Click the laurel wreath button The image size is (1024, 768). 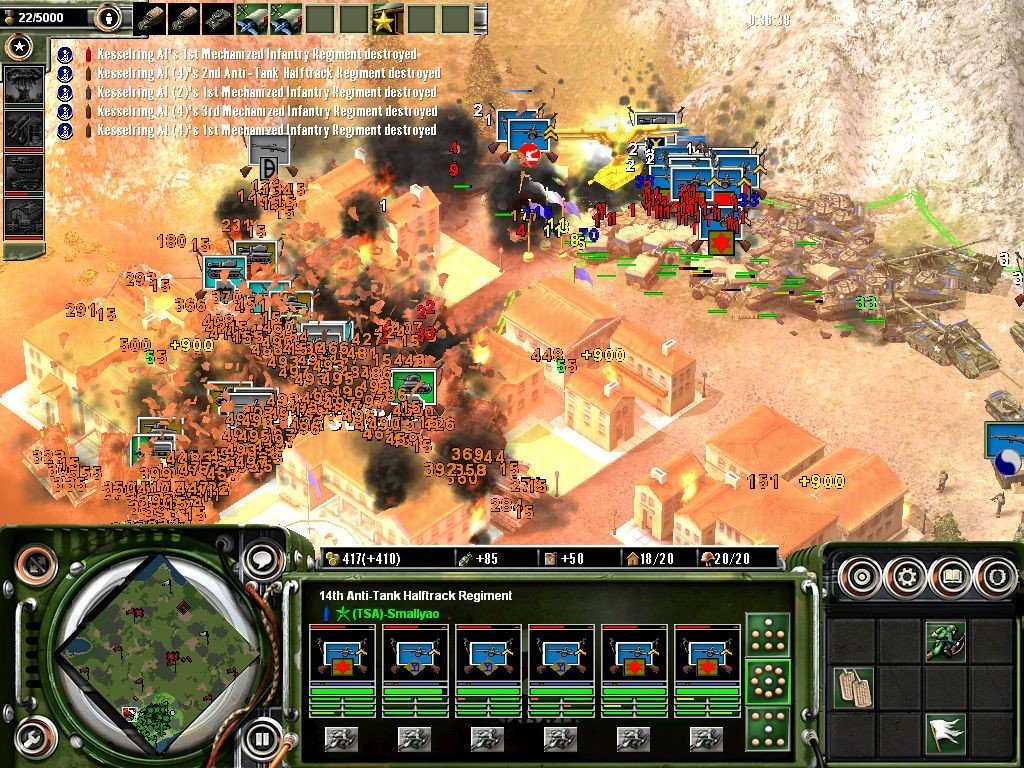[995, 577]
